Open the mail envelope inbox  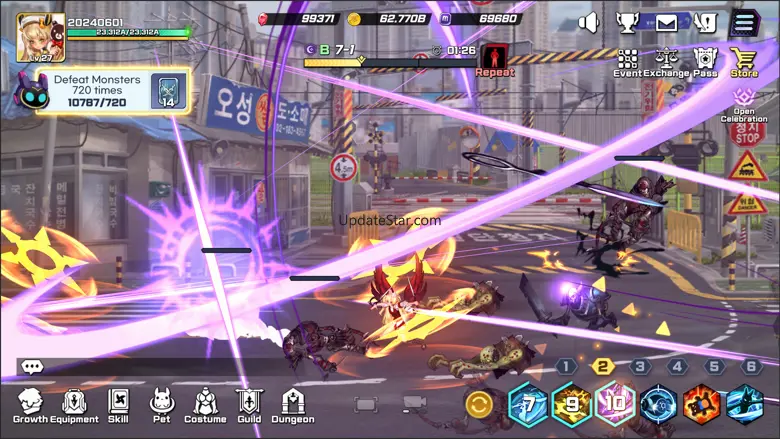(666, 22)
